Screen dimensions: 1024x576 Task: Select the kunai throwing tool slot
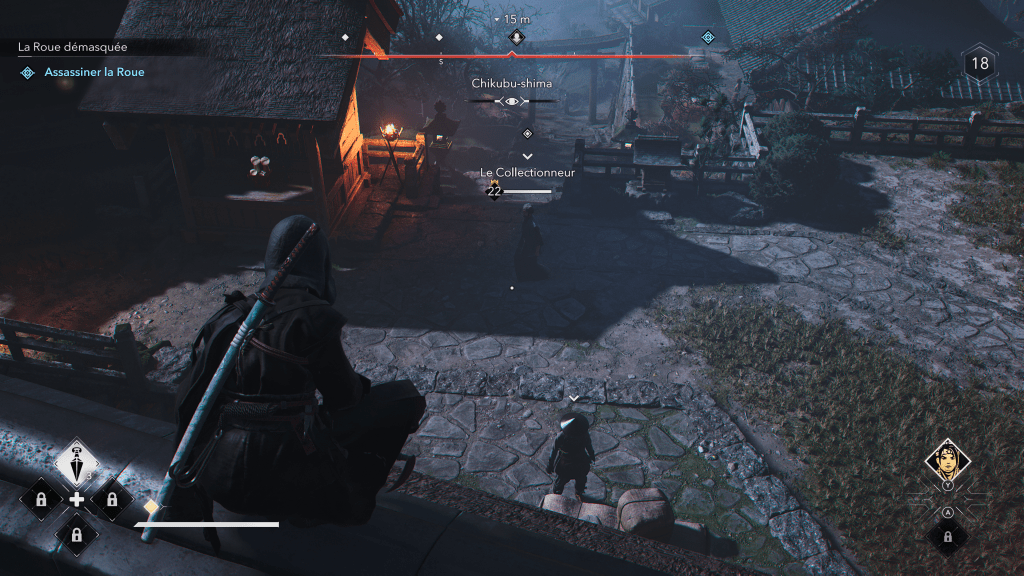coord(76,461)
